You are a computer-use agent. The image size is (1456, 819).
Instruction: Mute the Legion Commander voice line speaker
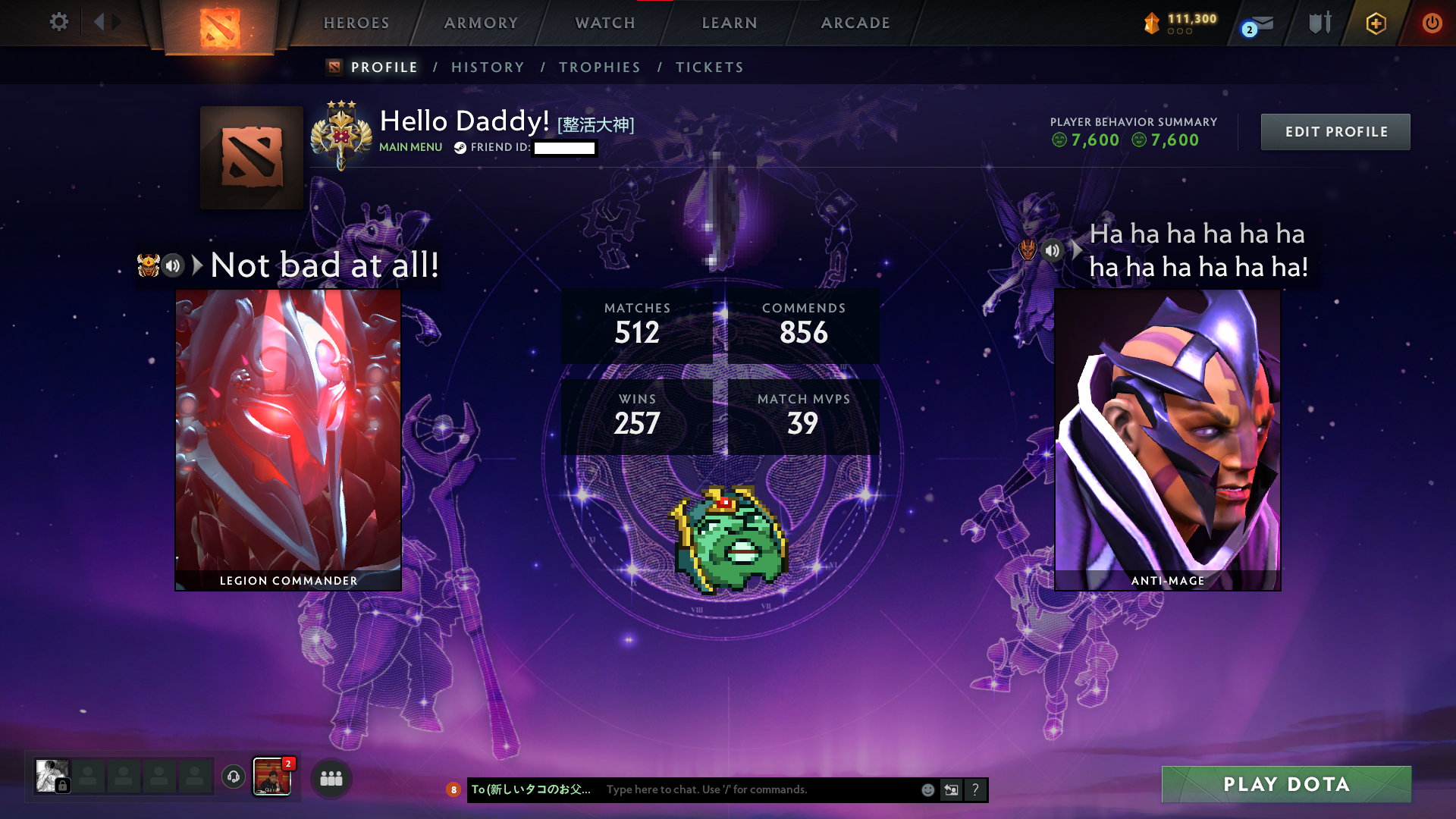click(x=172, y=265)
